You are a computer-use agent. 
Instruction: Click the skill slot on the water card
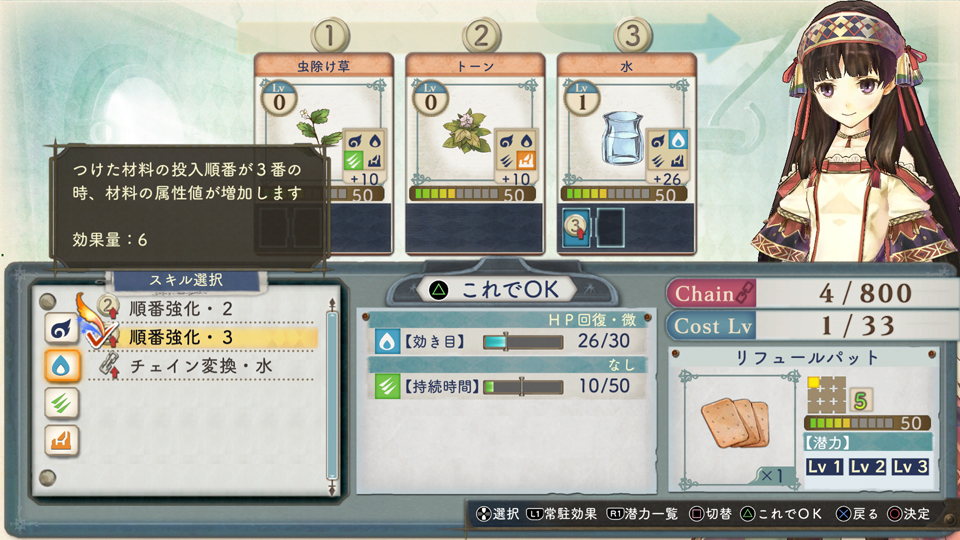pos(576,225)
